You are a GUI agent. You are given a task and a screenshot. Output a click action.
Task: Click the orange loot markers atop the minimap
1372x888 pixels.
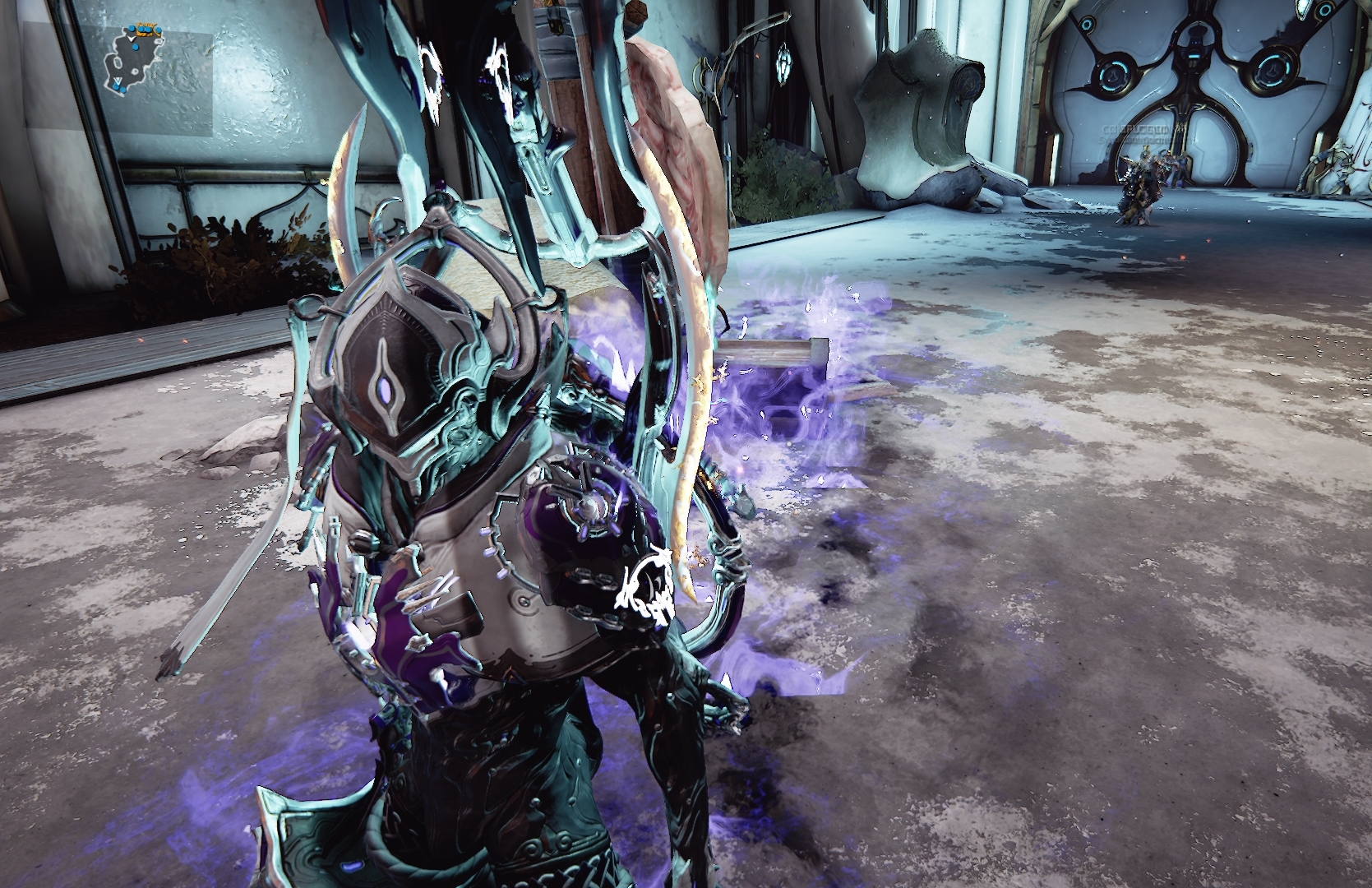[x=146, y=27]
